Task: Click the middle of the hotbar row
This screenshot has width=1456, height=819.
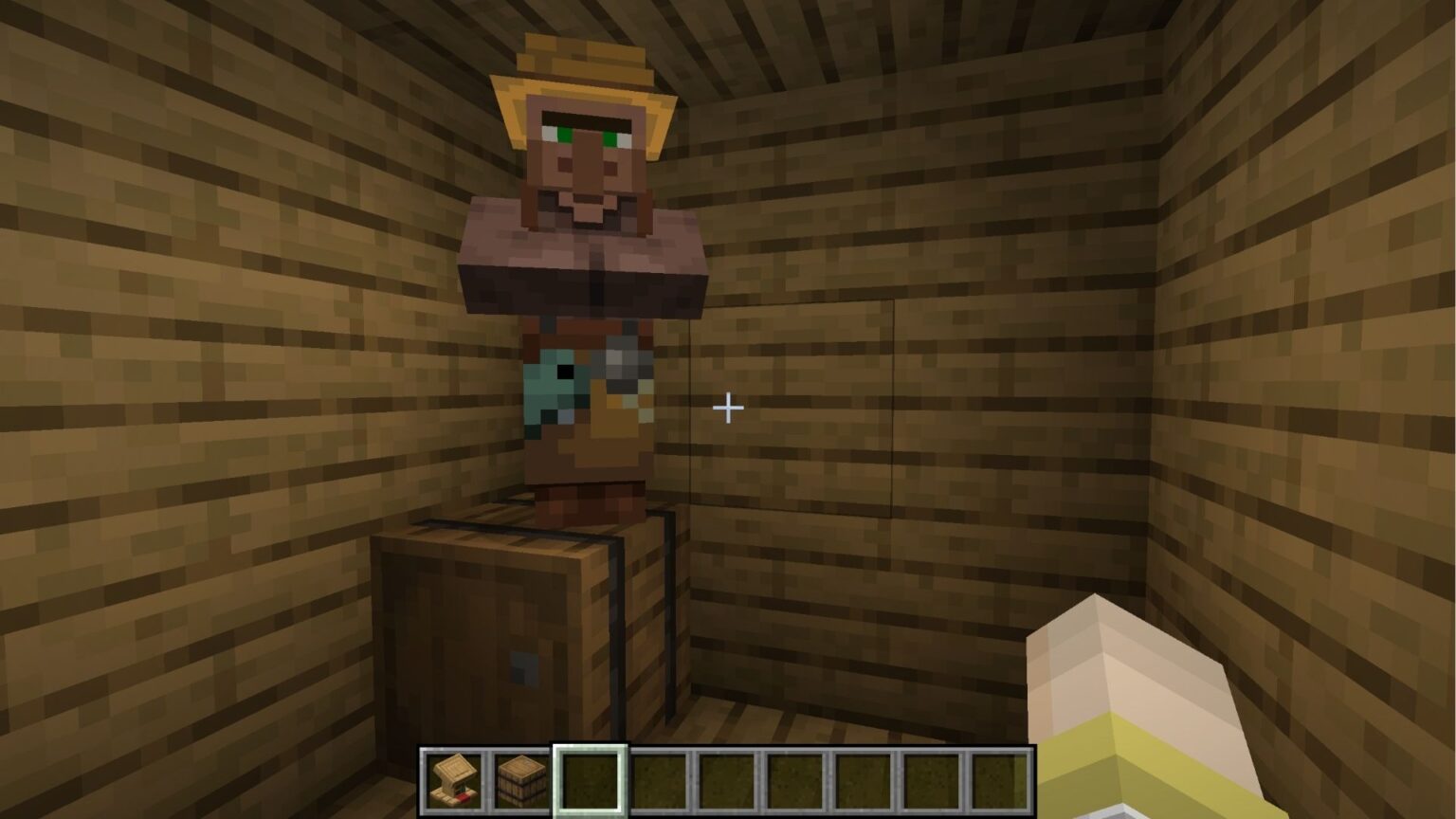Action: coord(724,777)
